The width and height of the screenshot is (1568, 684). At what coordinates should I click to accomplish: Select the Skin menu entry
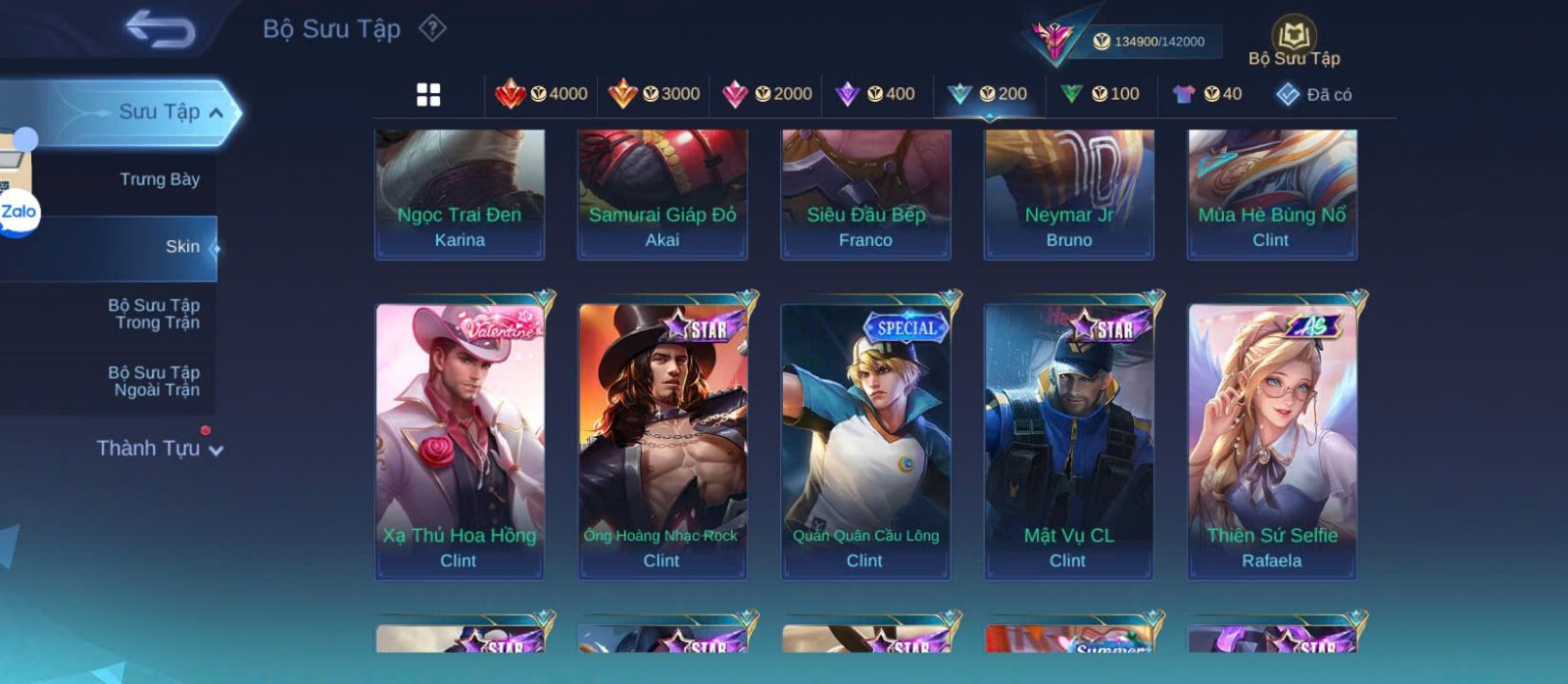182,247
